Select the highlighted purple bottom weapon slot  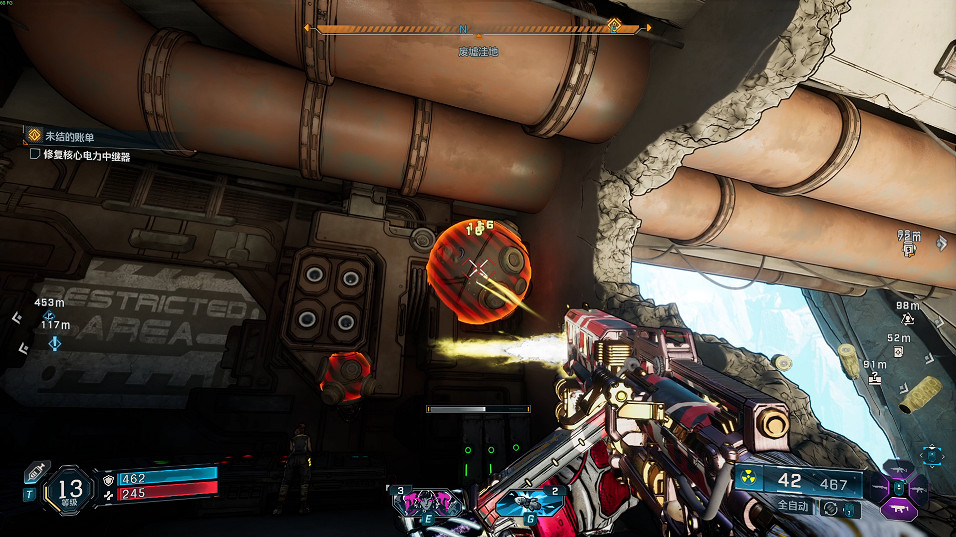[897, 510]
